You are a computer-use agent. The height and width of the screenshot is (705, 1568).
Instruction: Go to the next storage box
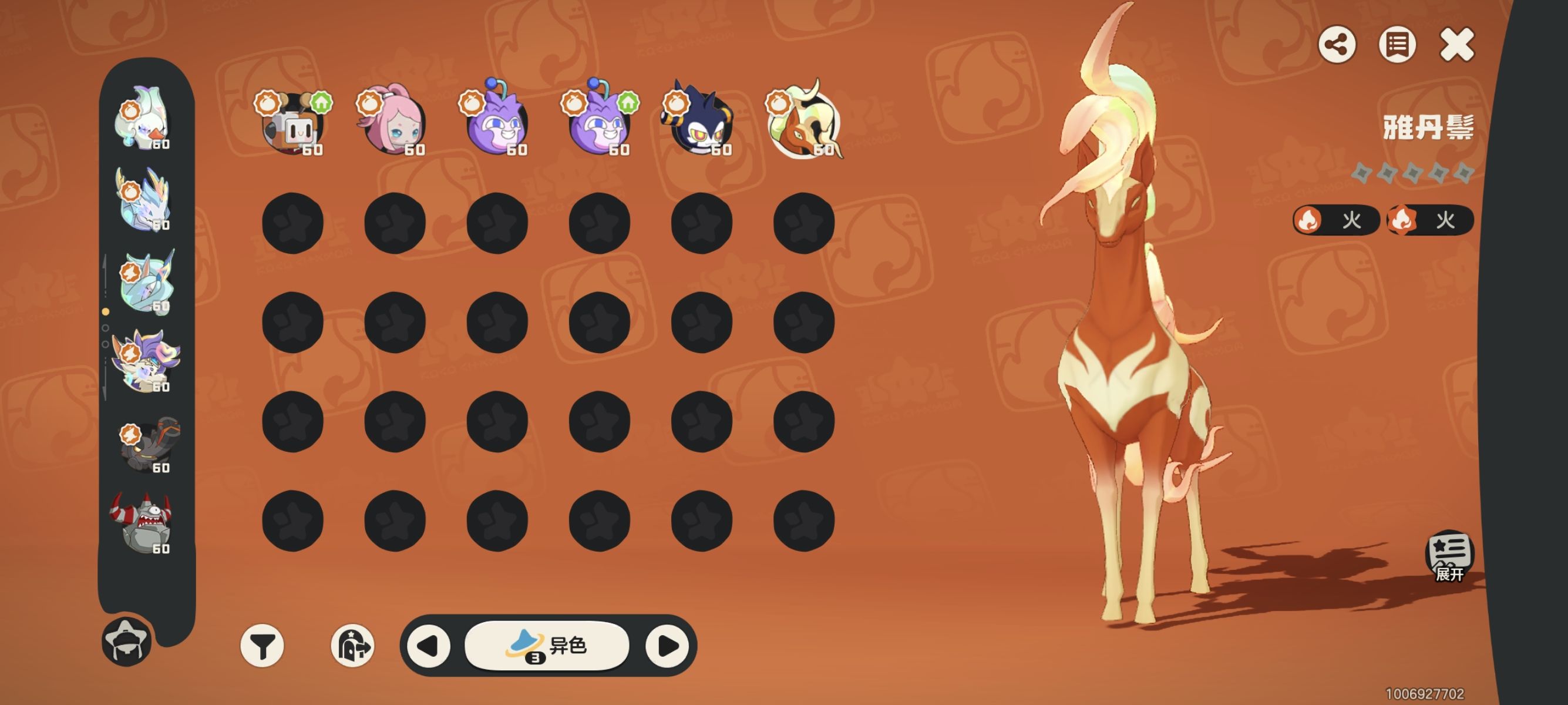click(667, 645)
